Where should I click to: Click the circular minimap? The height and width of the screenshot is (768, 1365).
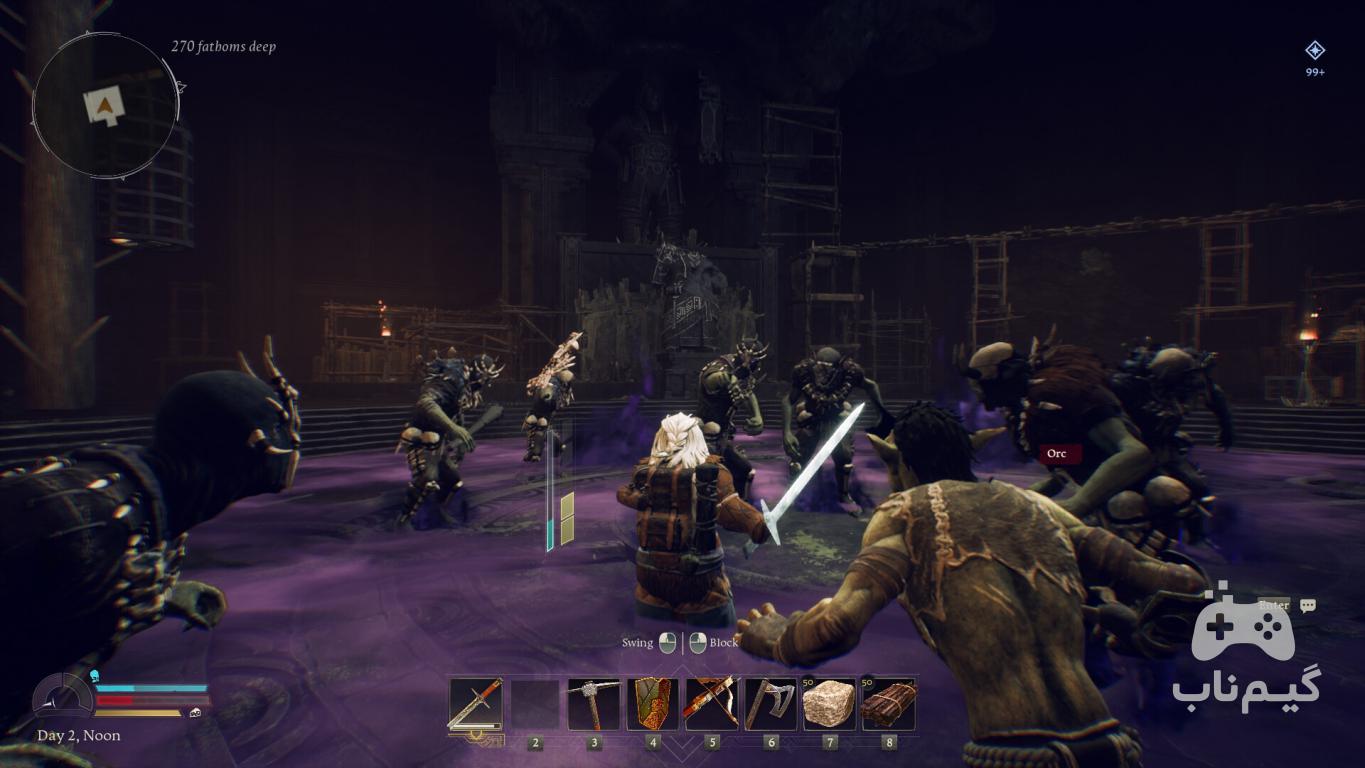tap(106, 104)
